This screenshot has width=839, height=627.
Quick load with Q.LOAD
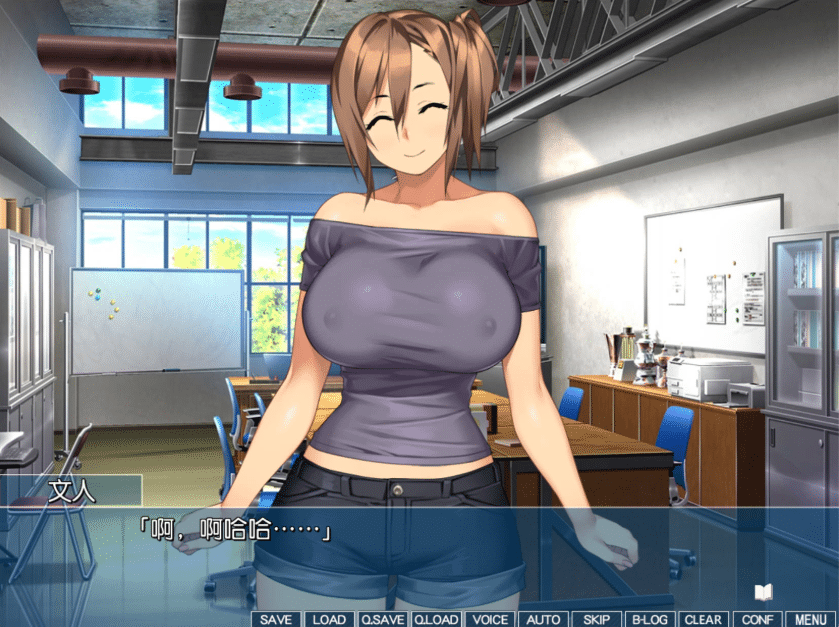(436, 619)
